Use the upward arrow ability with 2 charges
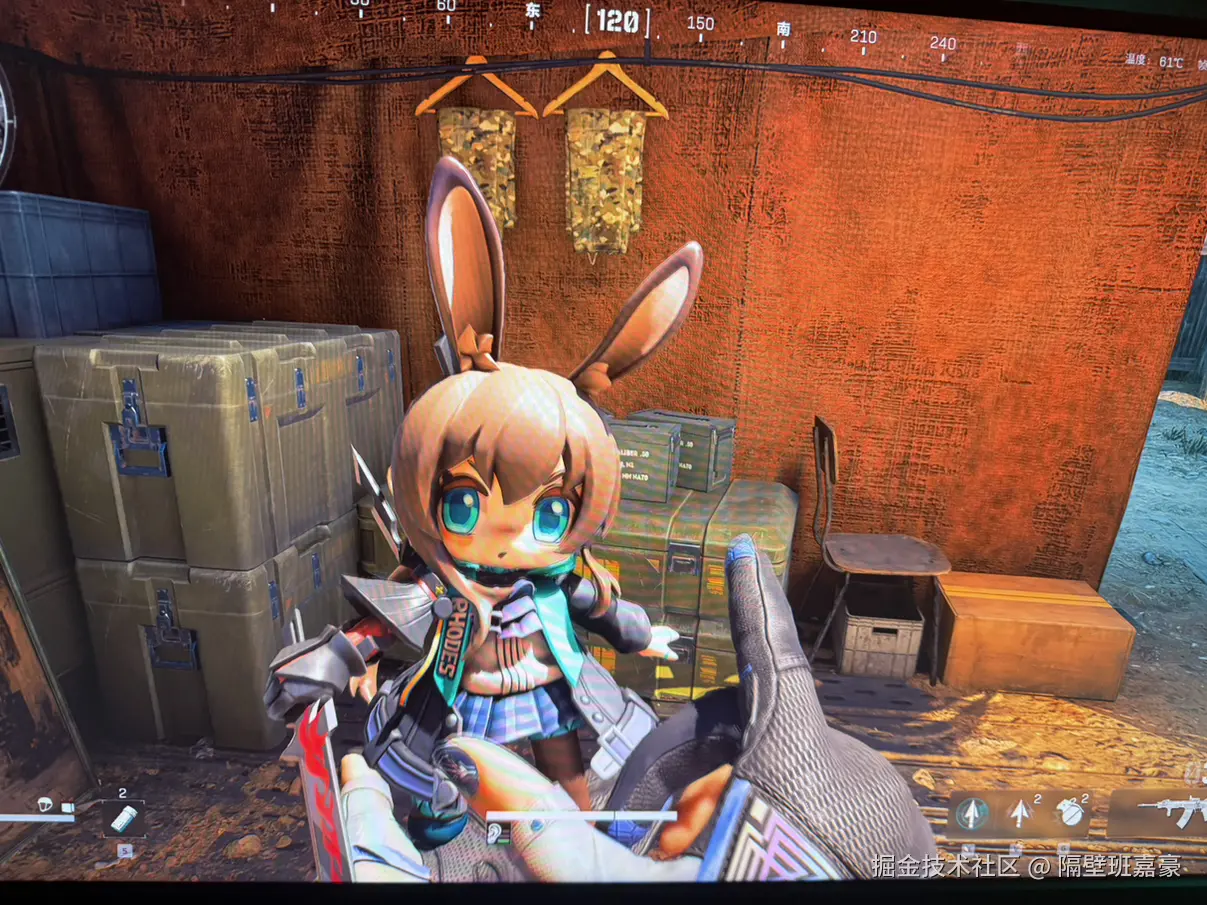The width and height of the screenshot is (1207, 905). 1020,813
